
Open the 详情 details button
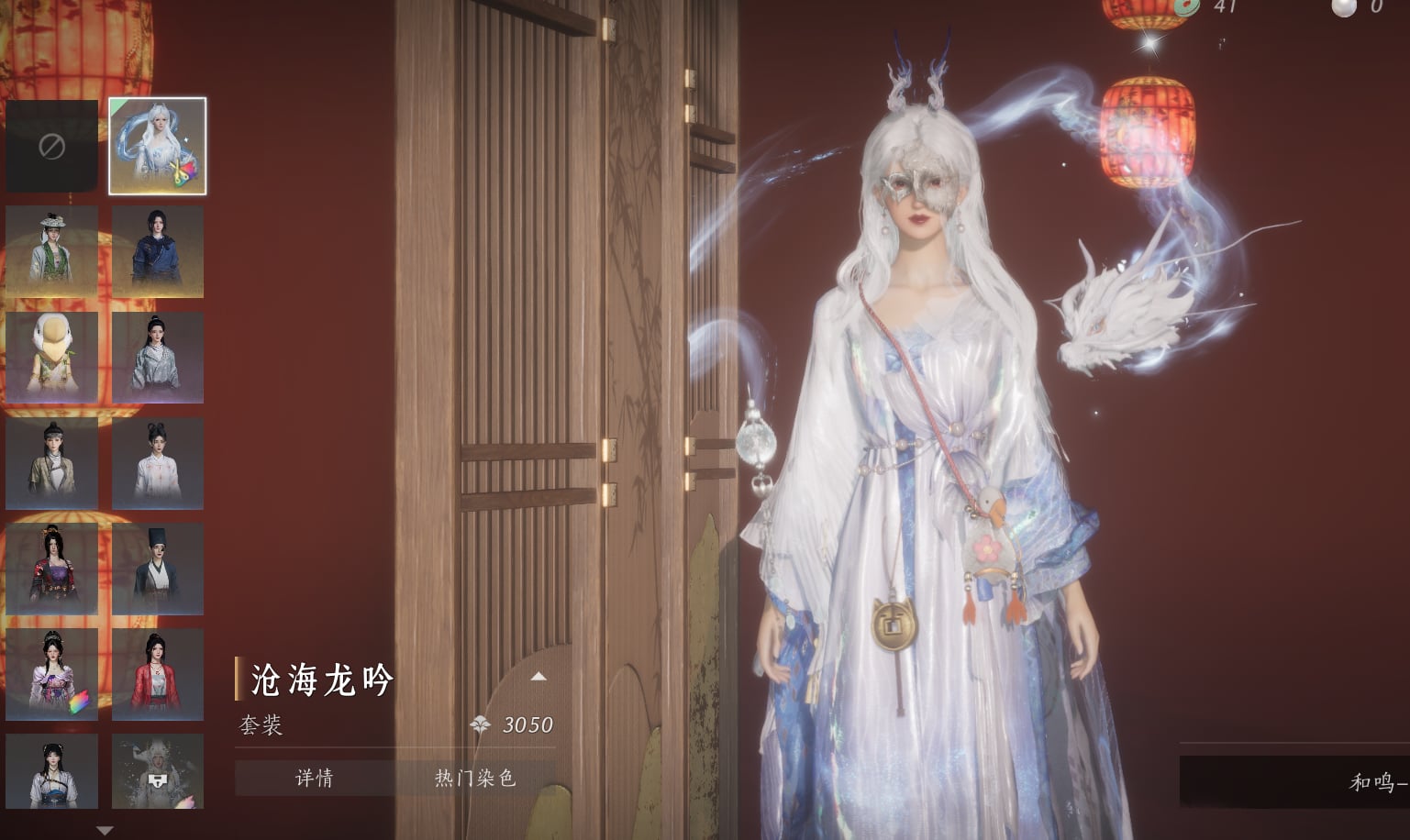[x=315, y=779]
